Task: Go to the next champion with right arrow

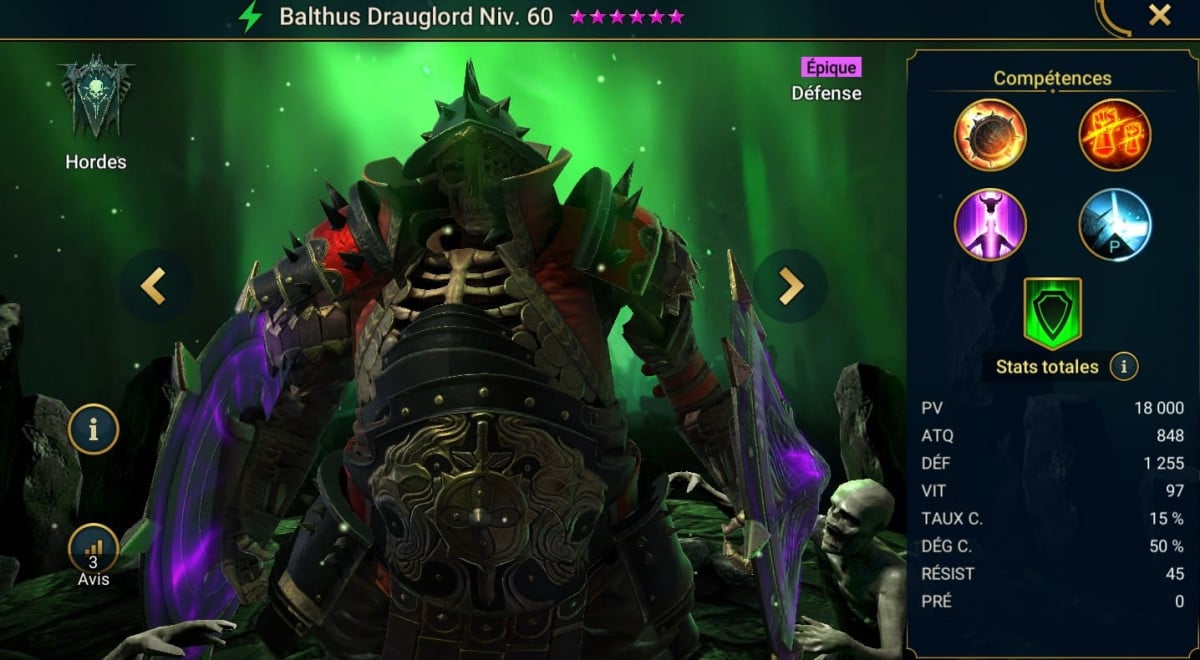Action: point(790,286)
